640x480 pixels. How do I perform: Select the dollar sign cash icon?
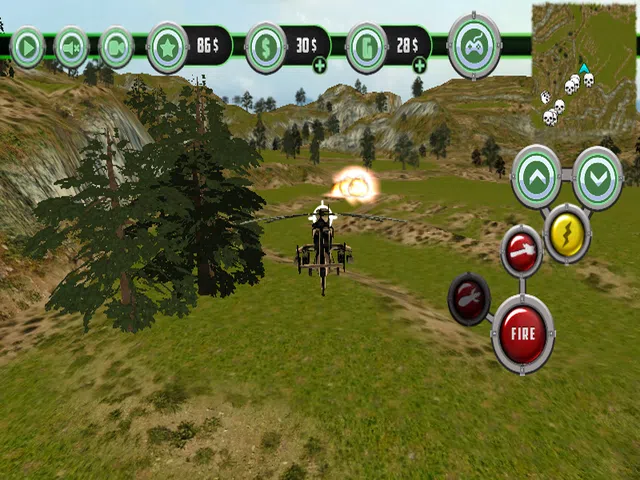(x=266, y=47)
